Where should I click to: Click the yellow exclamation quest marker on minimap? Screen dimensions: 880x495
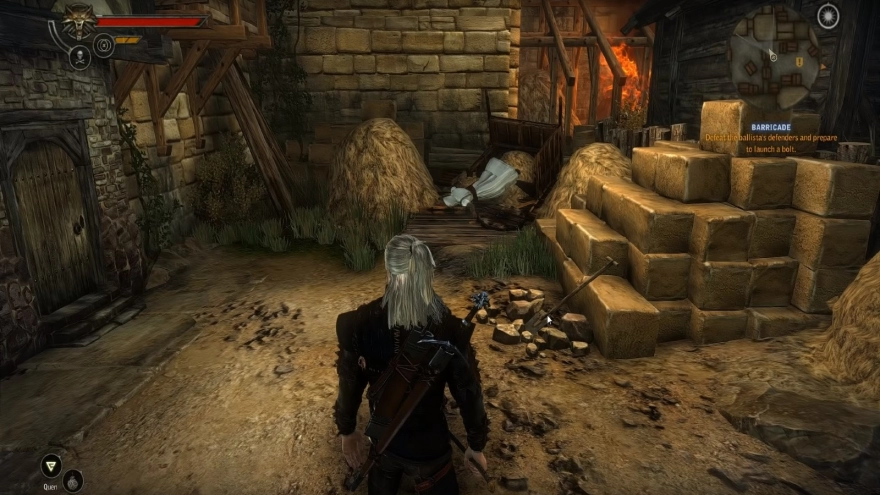799,61
